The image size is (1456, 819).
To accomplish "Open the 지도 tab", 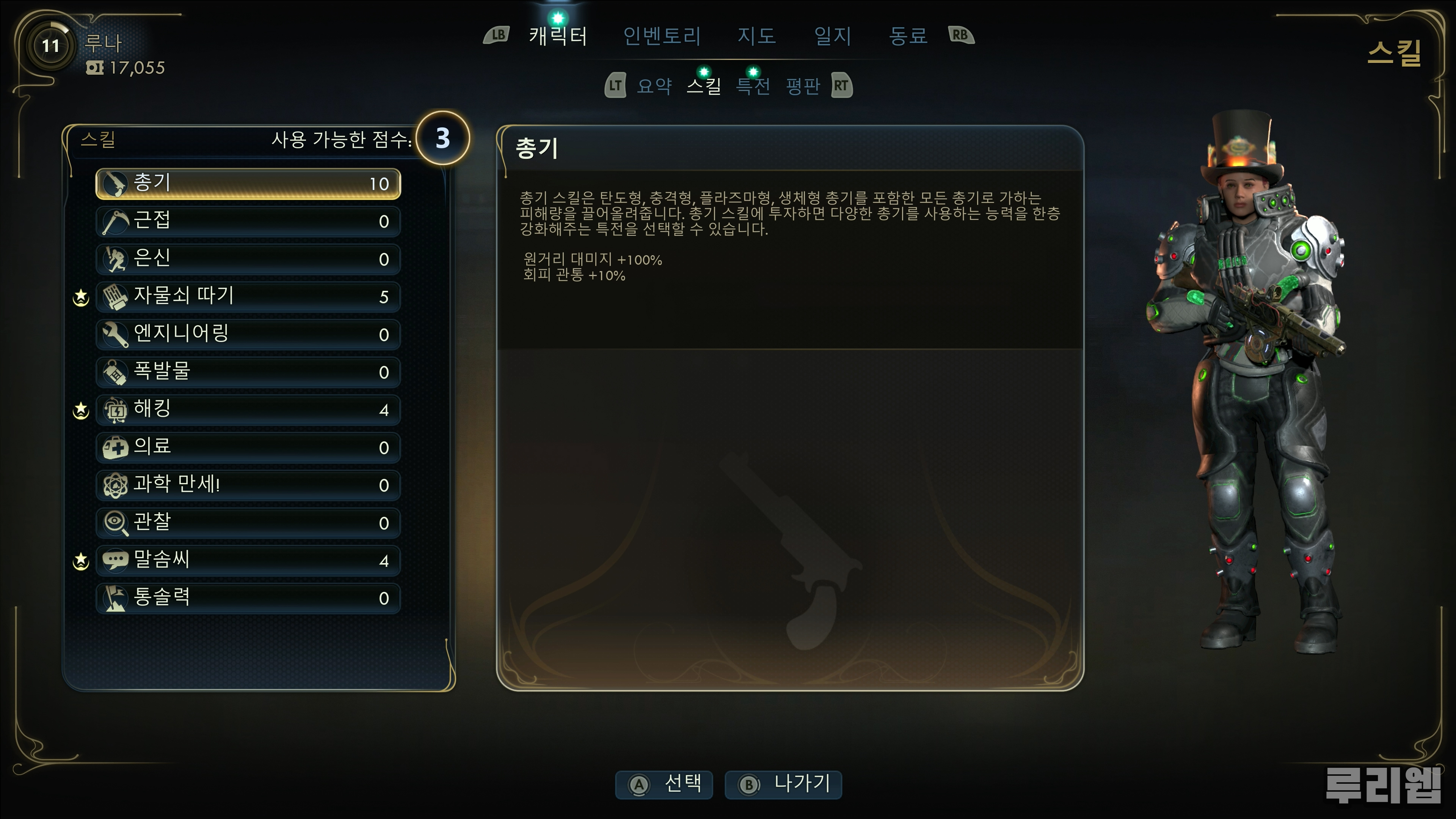I will click(756, 36).
